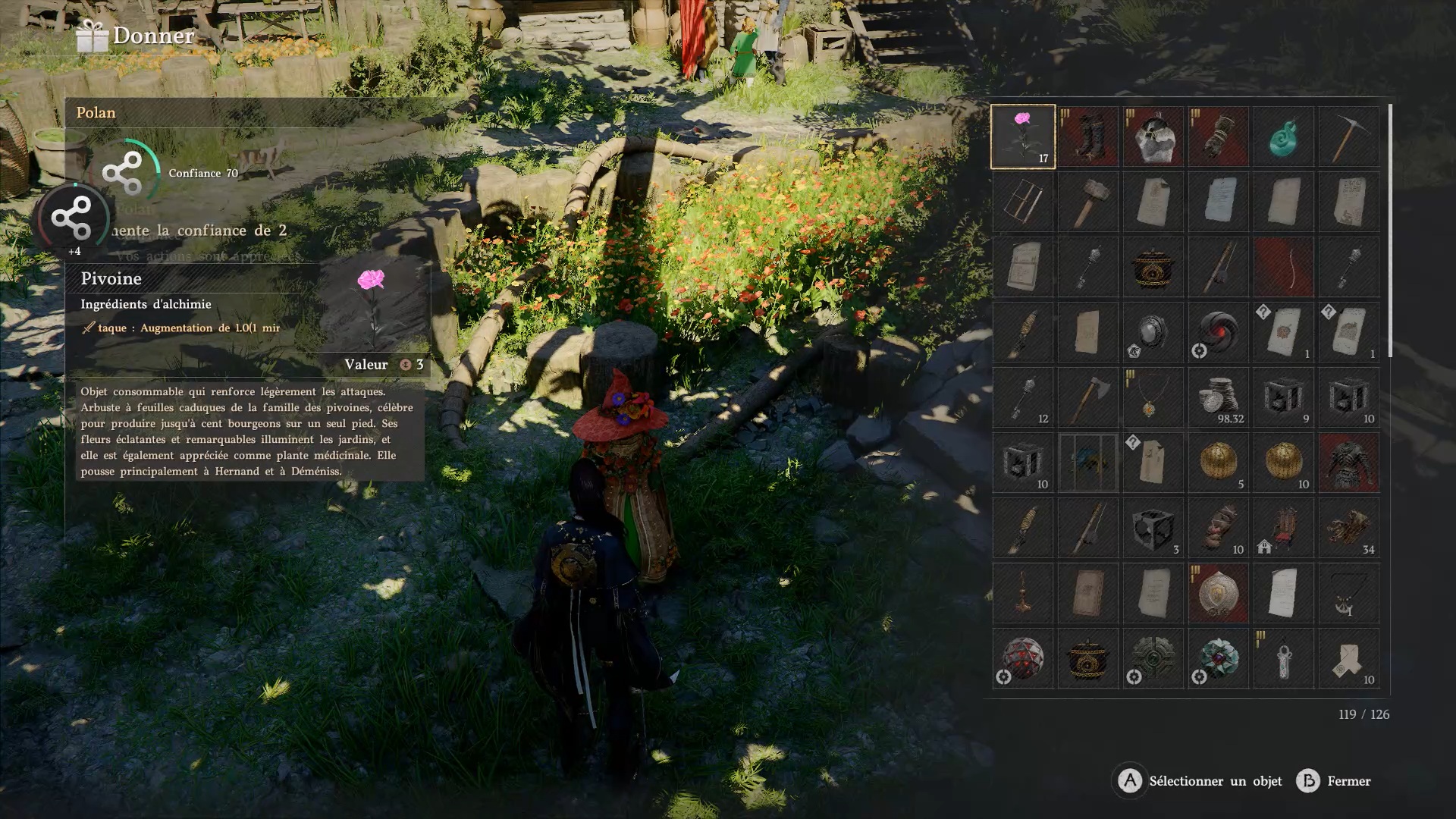This screenshot has height=819, width=1456.
Task: Select the caged blue bird slot
Action: click(x=1087, y=463)
